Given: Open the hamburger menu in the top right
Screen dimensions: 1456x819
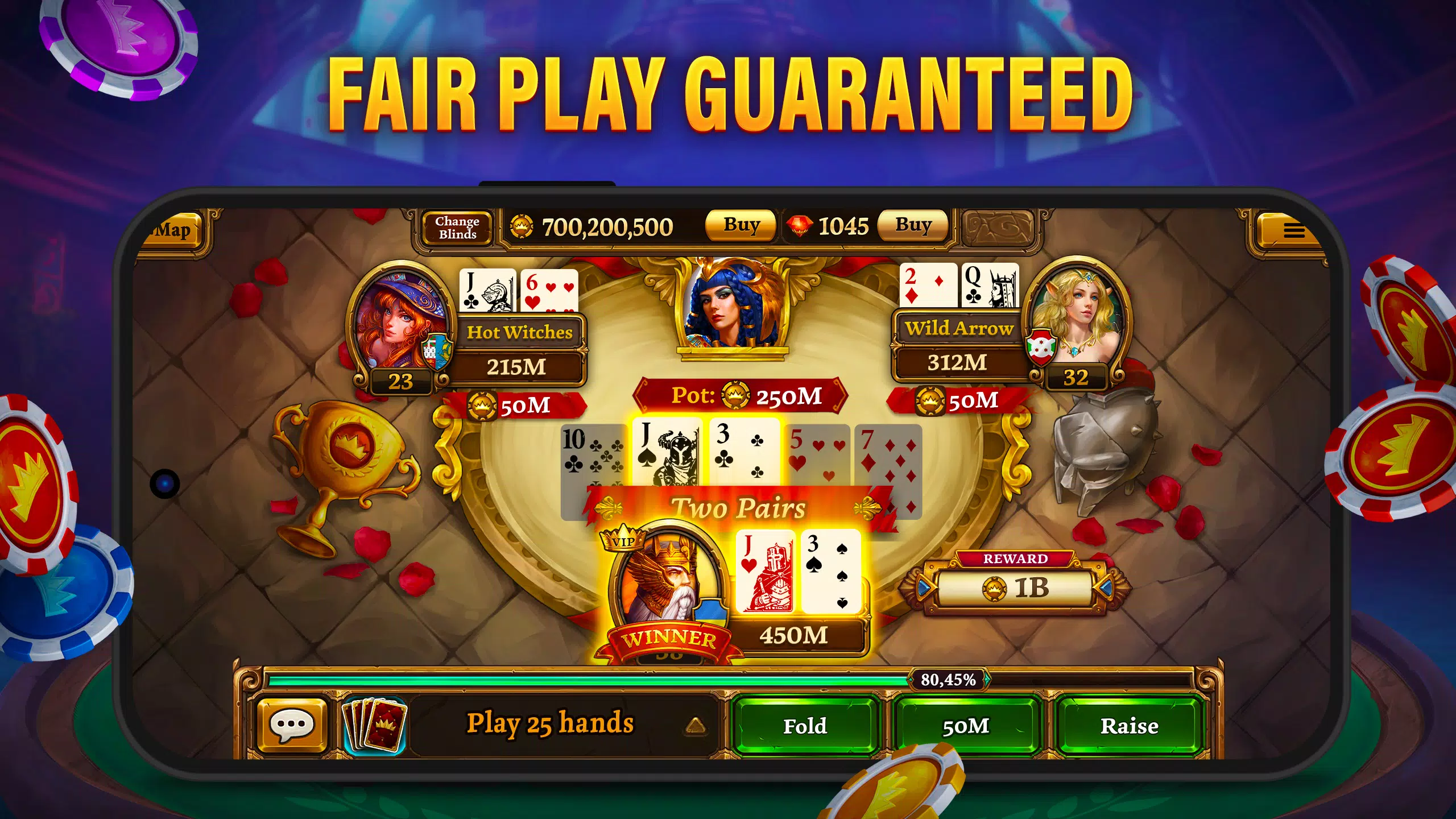Looking at the screenshot, I should [x=1295, y=230].
